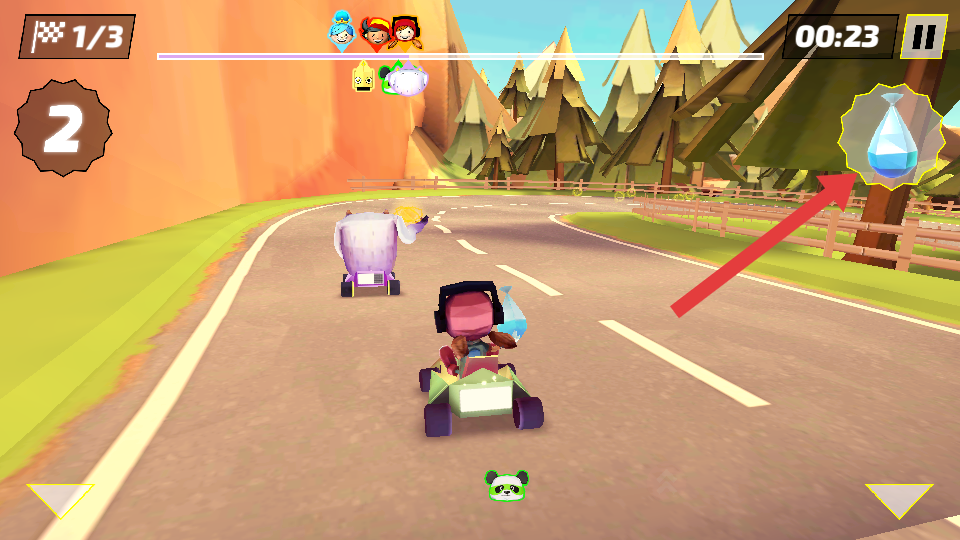The height and width of the screenshot is (540, 960).
Task: Use the water droplet power-up item
Action: pos(890,137)
